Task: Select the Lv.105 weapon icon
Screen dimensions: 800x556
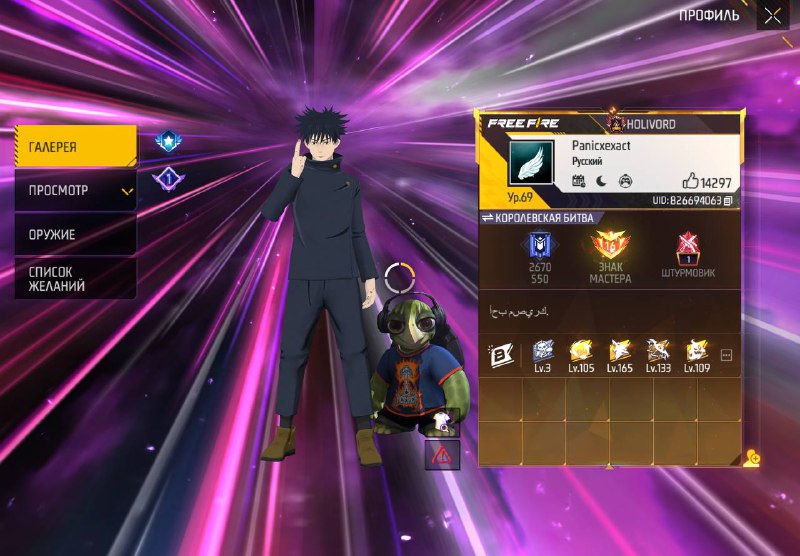Action: coord(581,354)
